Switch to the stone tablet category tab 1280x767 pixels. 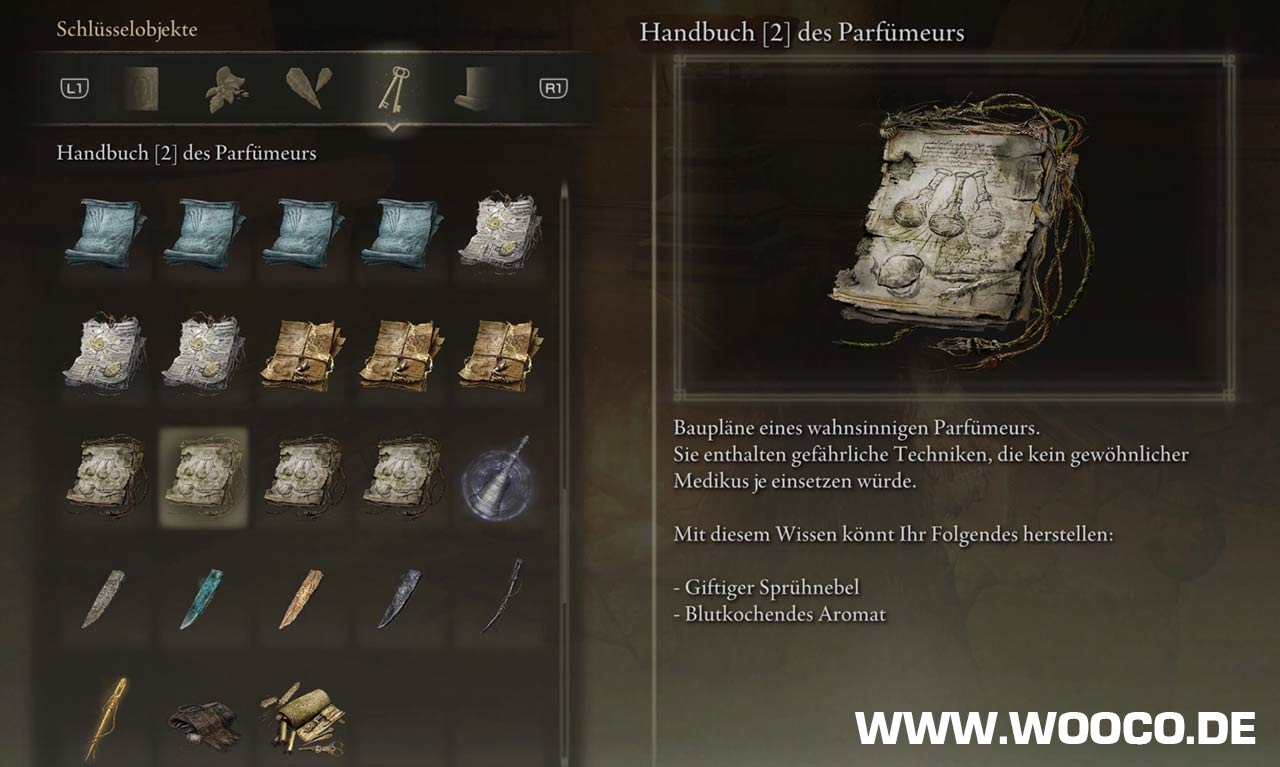click(141, 90)
